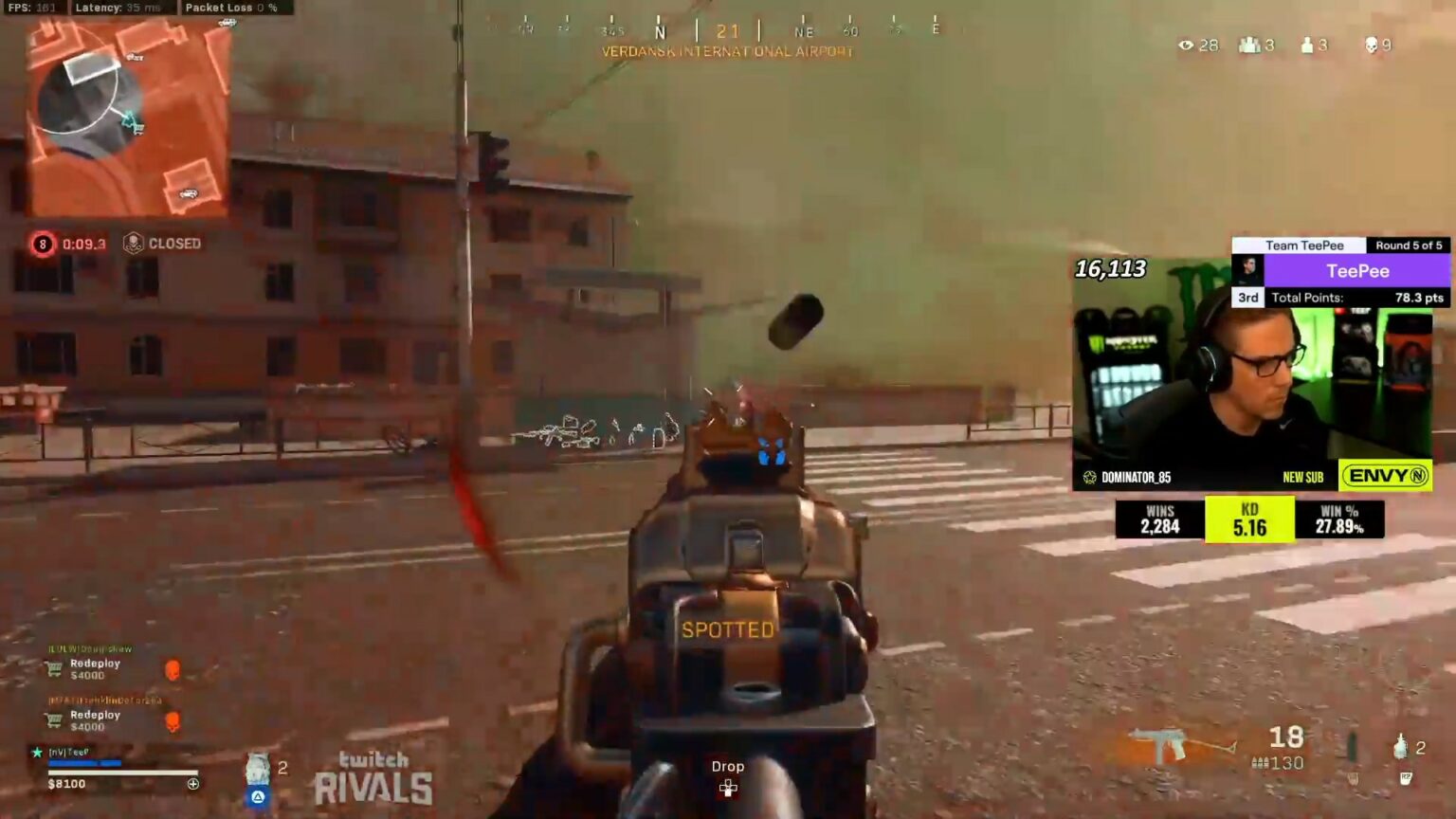Toggle the blue triangle button prompt
Image resolution: width=1456 pixels, height=819 pixels.
pos(258,796)
